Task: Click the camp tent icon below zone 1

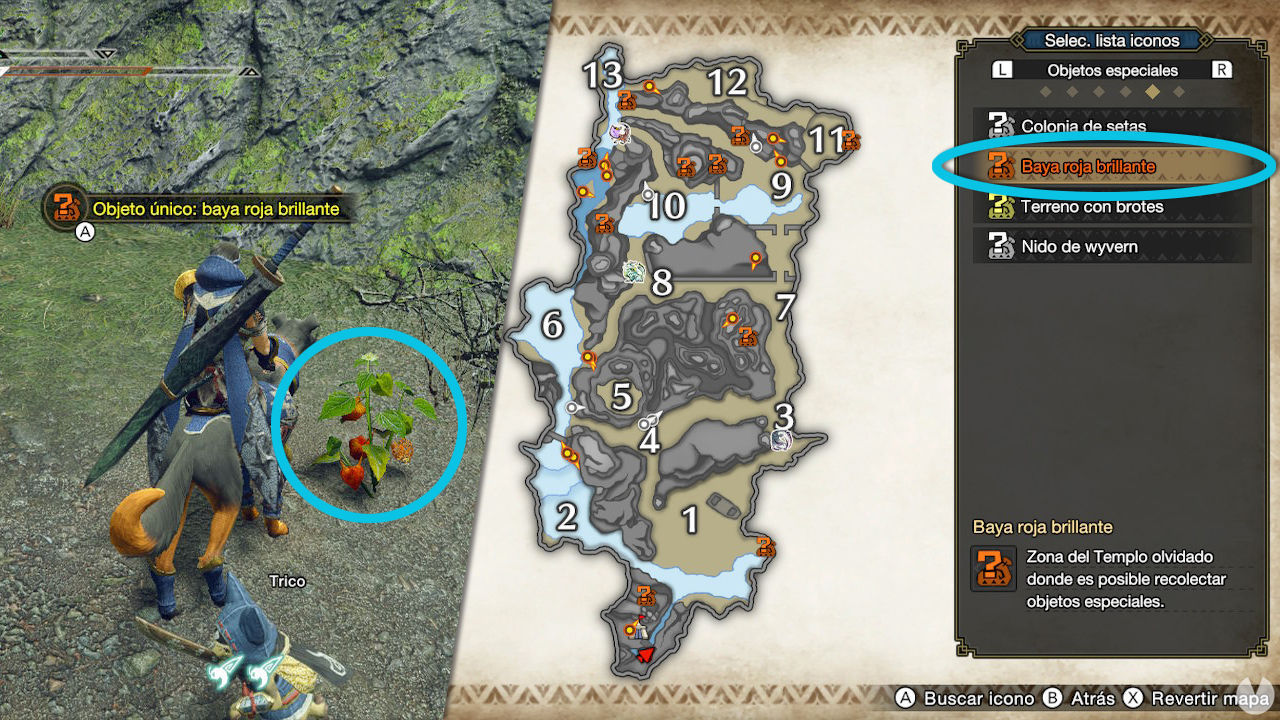Action: point(640,629)
